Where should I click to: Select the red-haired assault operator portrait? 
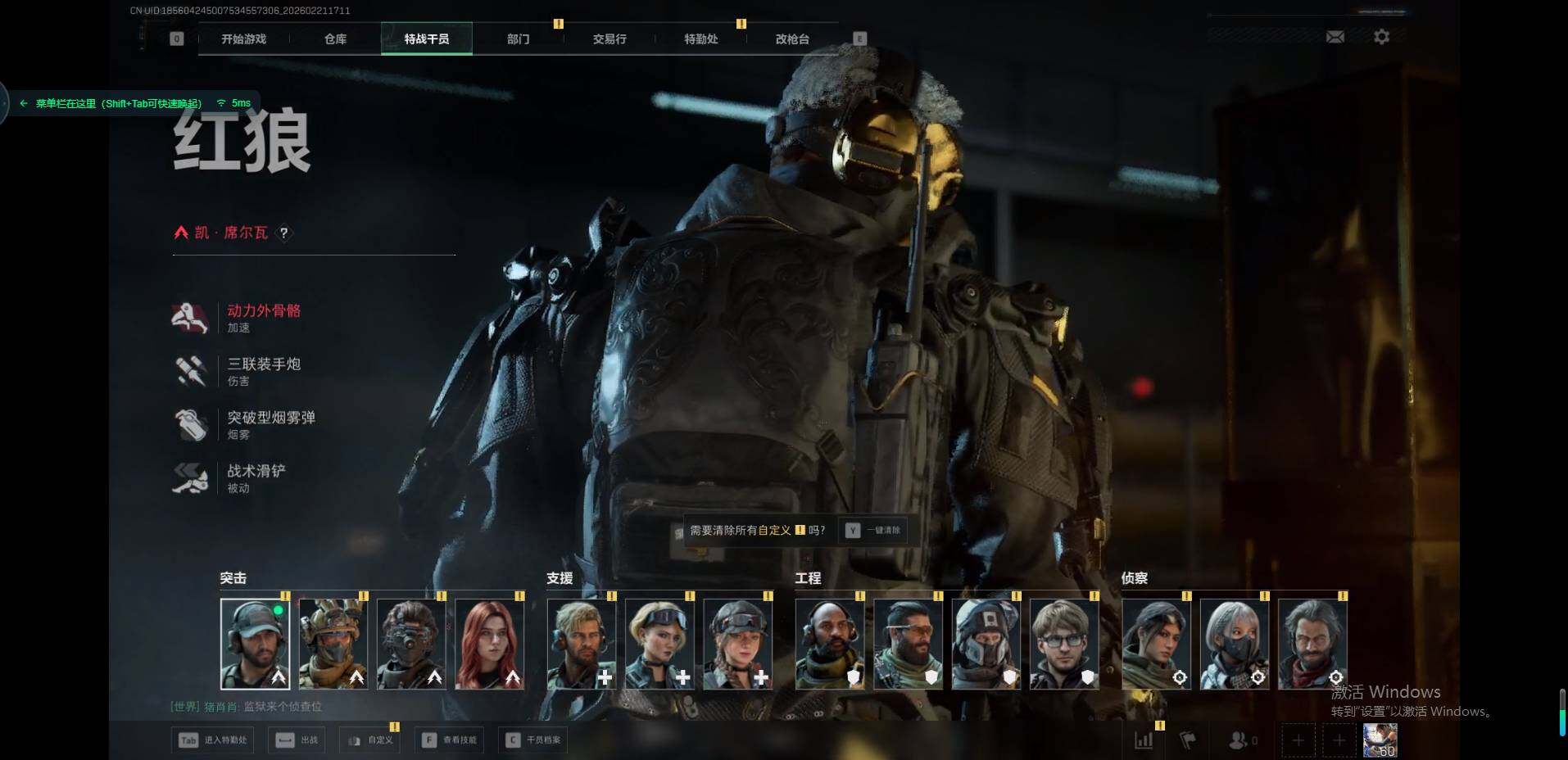point(490,644)
